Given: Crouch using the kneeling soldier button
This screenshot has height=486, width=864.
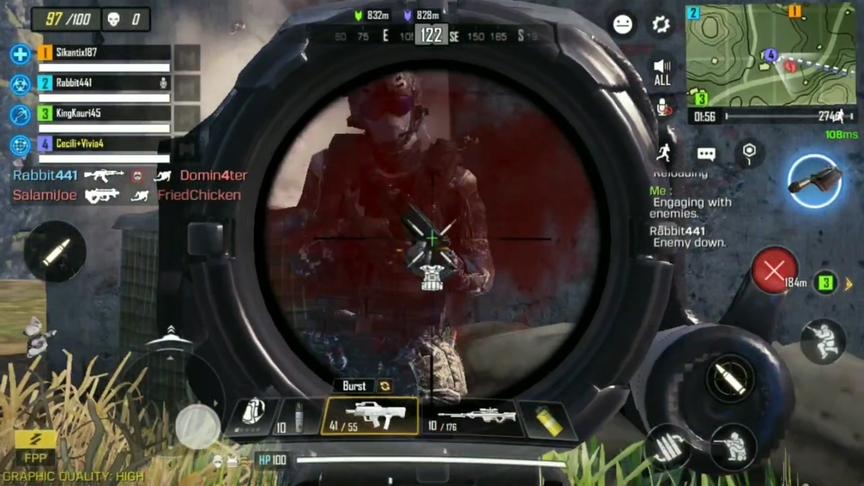Looking at the screenshot, I should 822,341.
